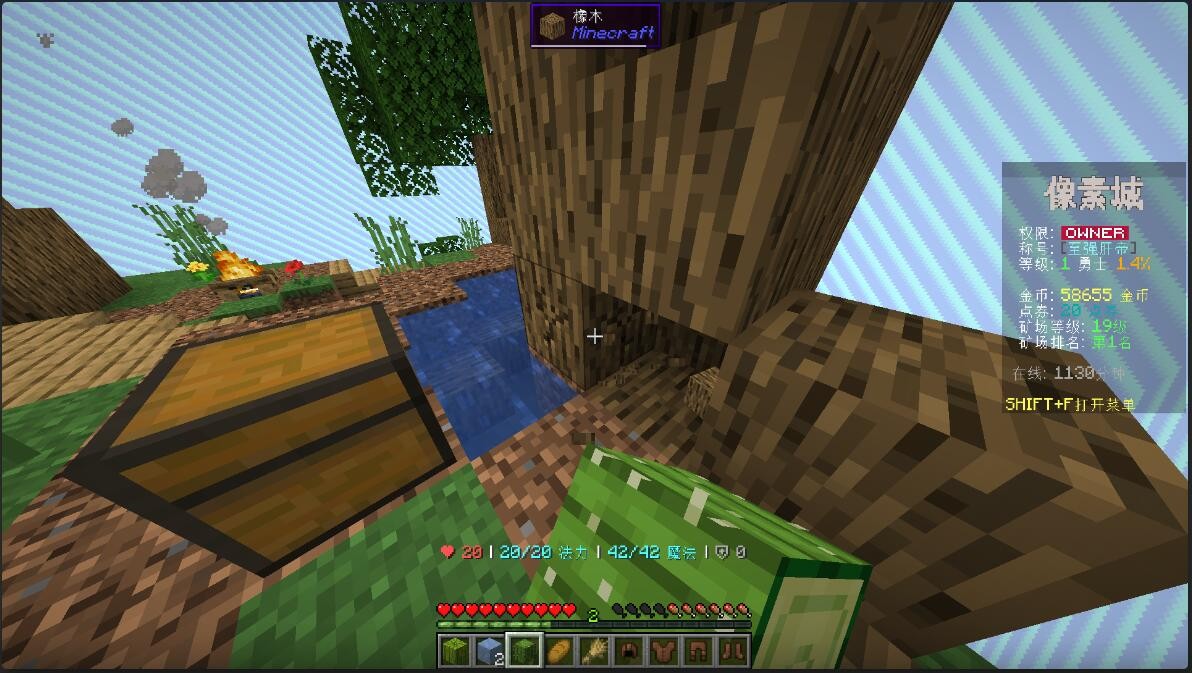This screenshot has width=1192, height=673.
Task: Select the leather leggings slot
Action: [x=698, y=650]
